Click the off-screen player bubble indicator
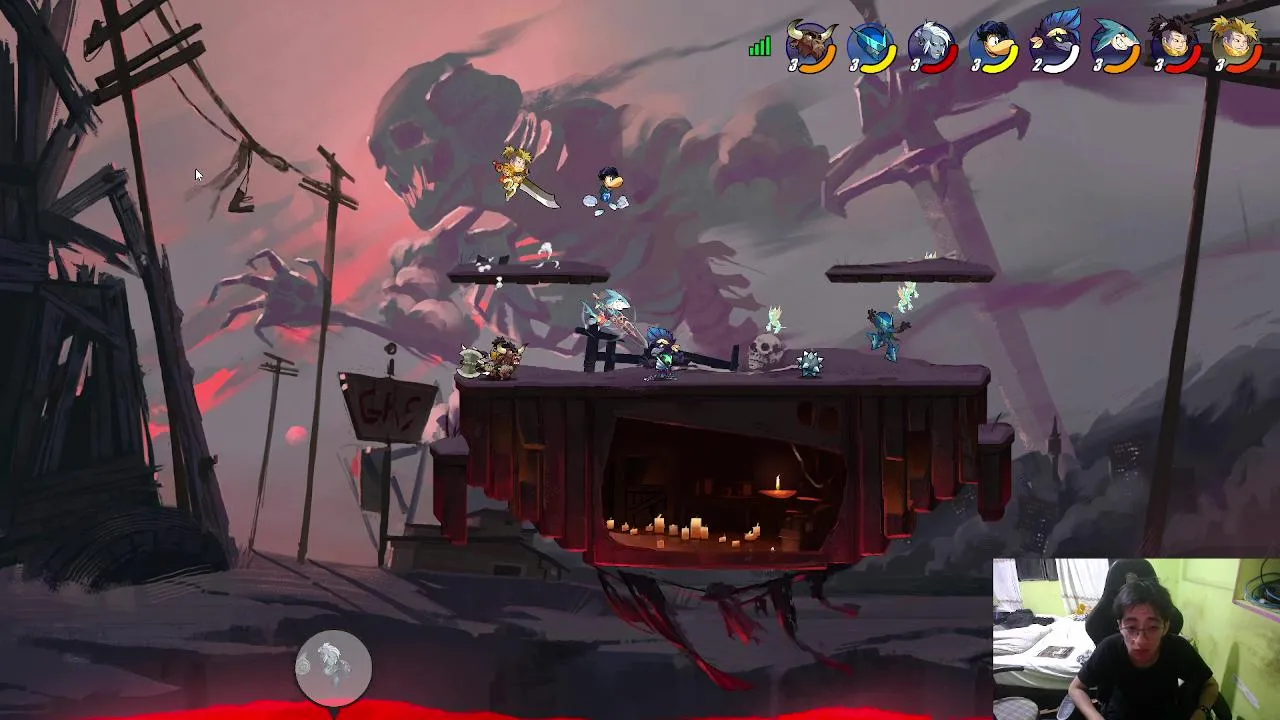Image resolution: width=1280 pixels, height=720 pixels. click(x=333, y=666)
